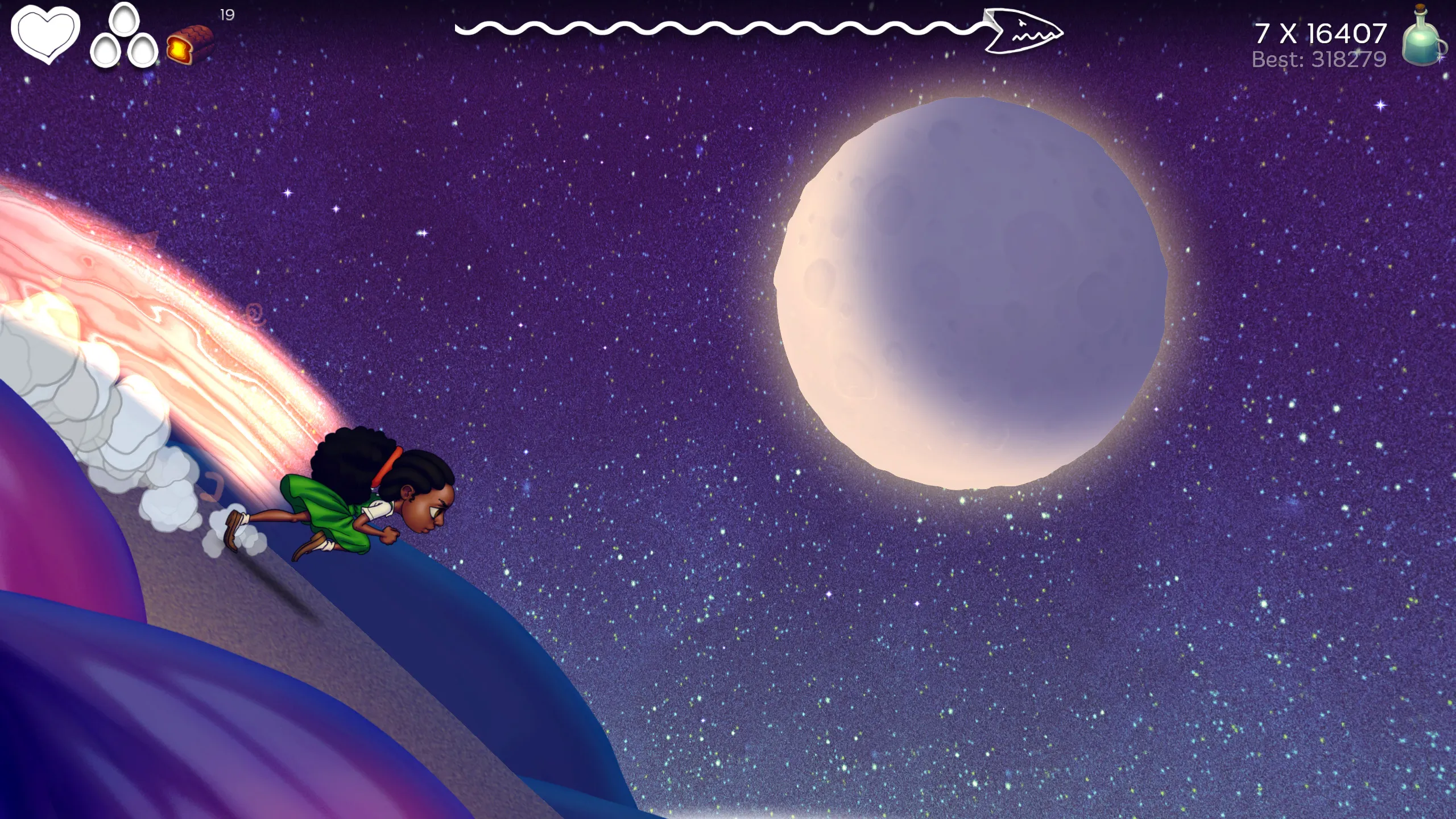Click the paper dart progress marker

pos(1024,31)
